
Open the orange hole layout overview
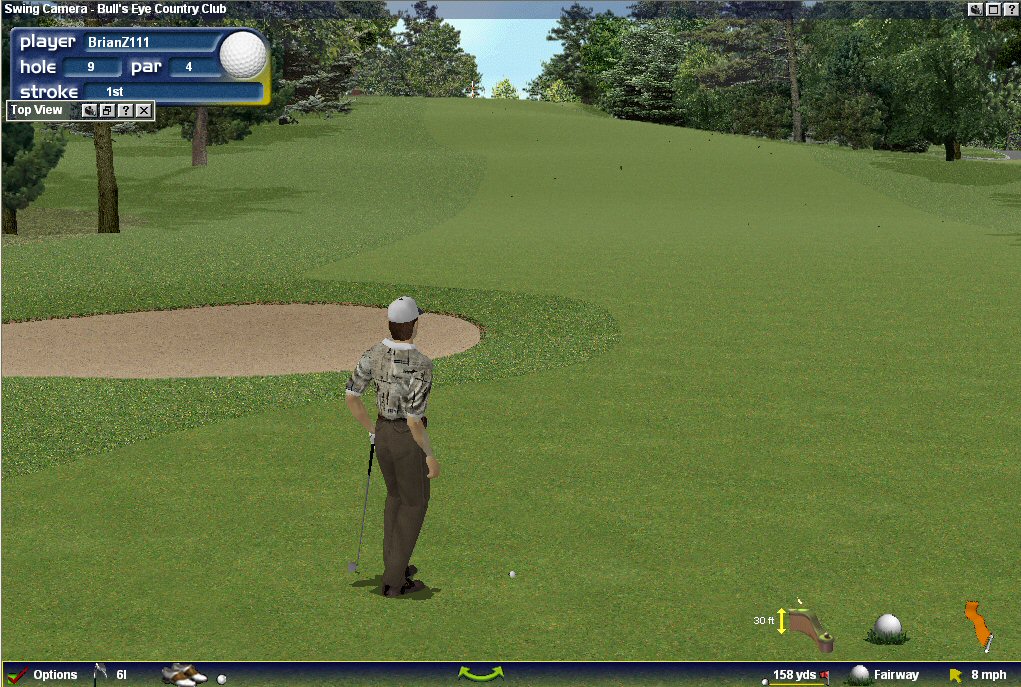pos(979,626)
